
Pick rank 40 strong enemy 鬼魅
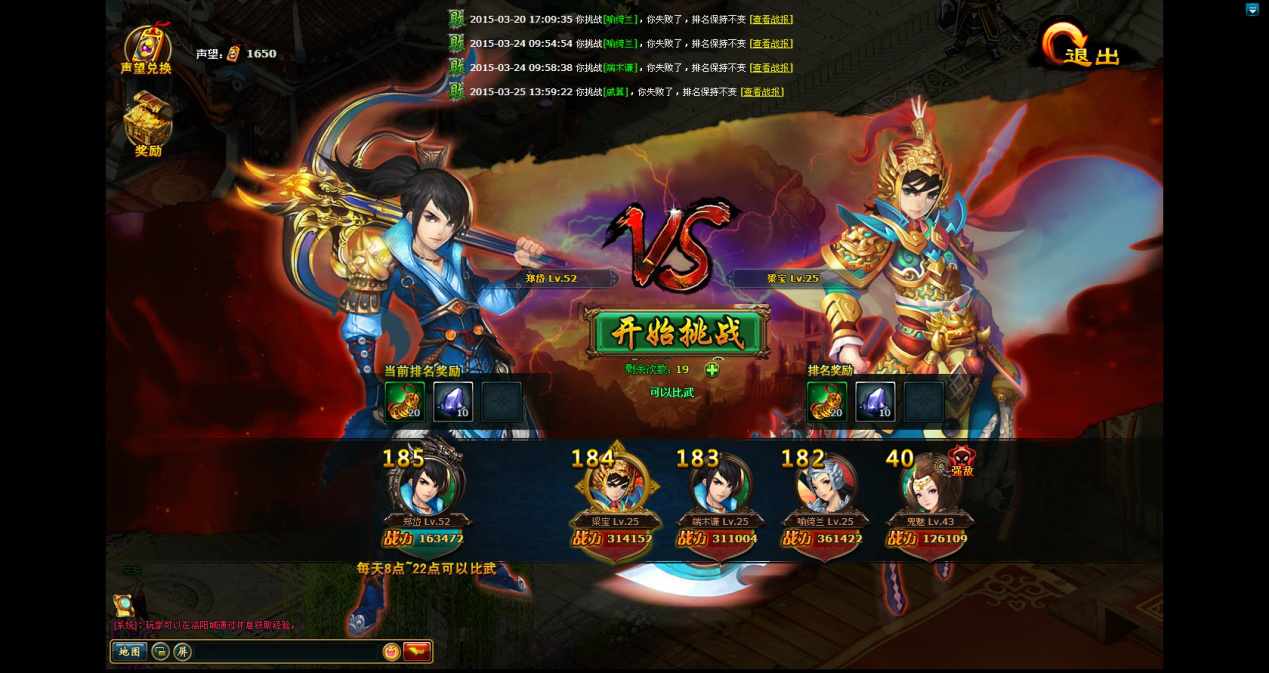pyautogui.click(x=929, y=489)
